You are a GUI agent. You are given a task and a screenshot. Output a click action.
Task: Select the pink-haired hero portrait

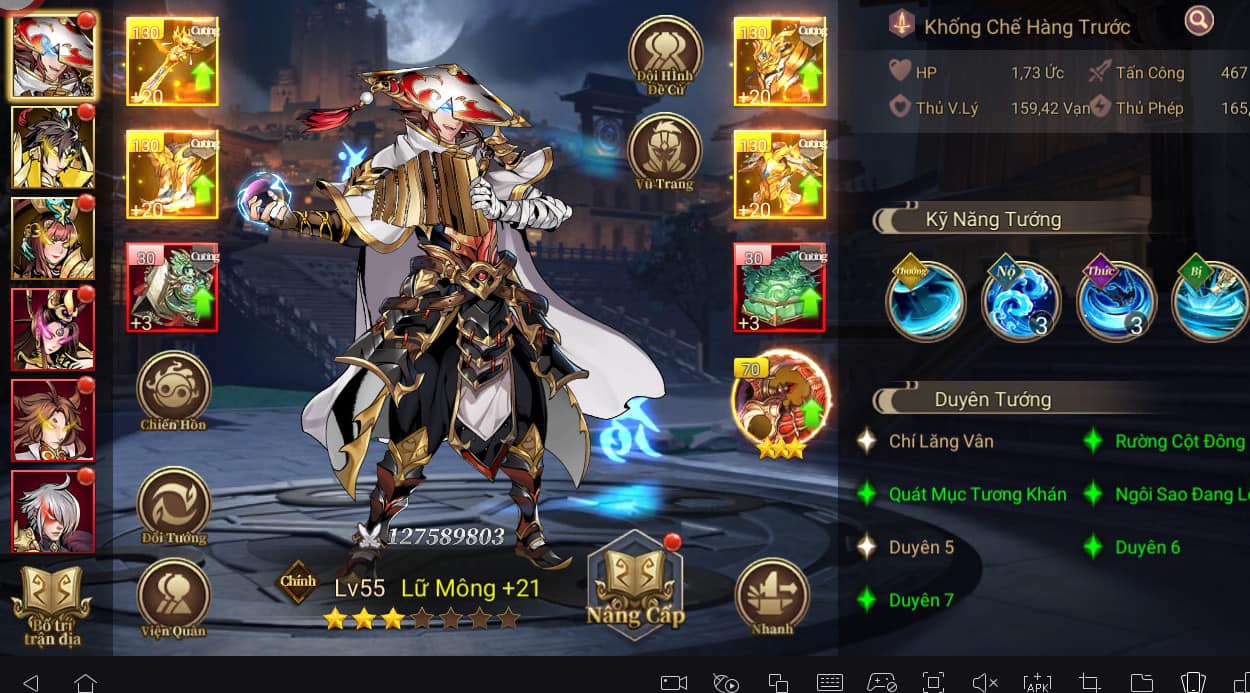pos(53,329)
